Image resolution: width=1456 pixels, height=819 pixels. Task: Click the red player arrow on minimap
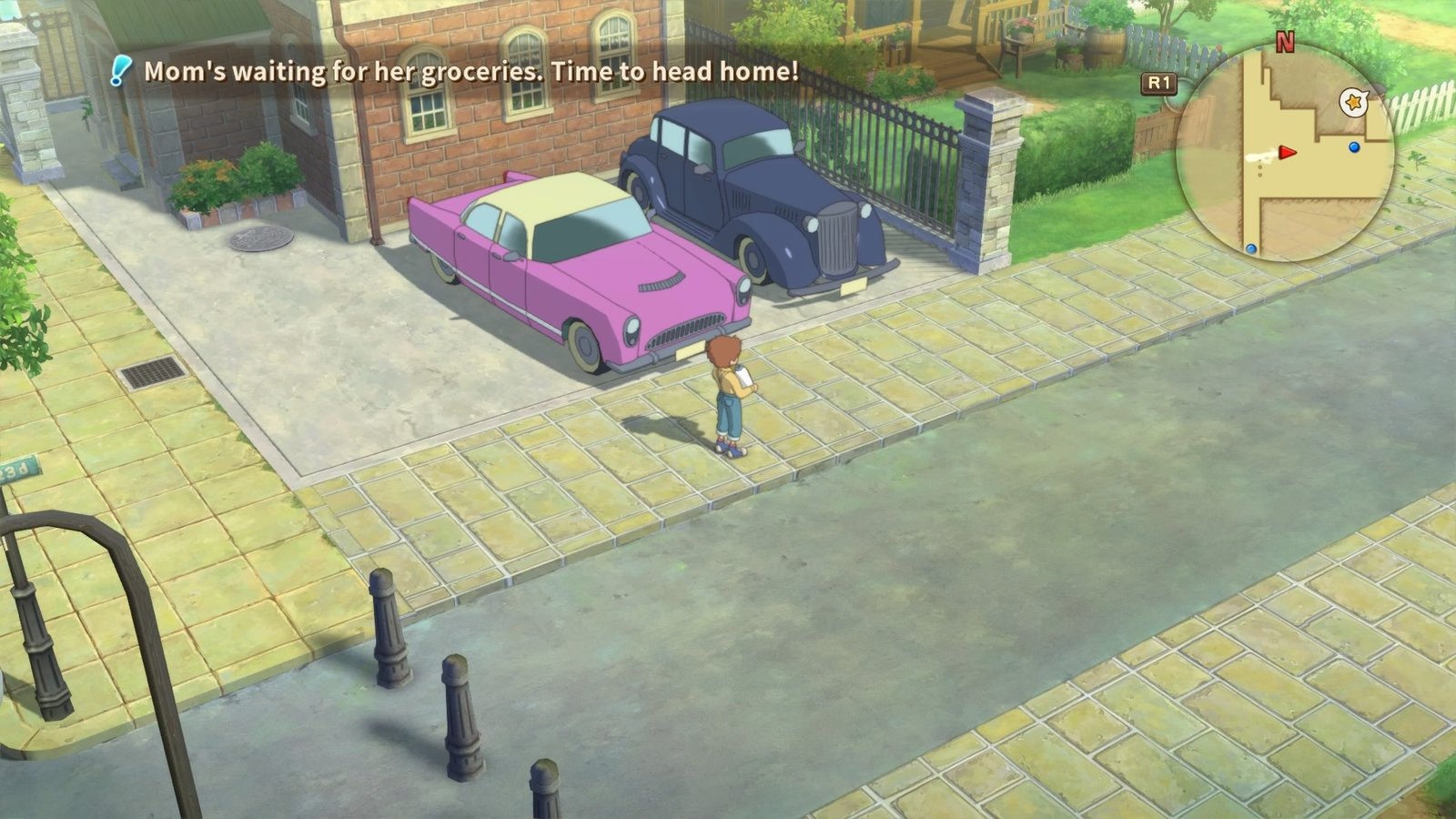click(x=1287, y=152)
